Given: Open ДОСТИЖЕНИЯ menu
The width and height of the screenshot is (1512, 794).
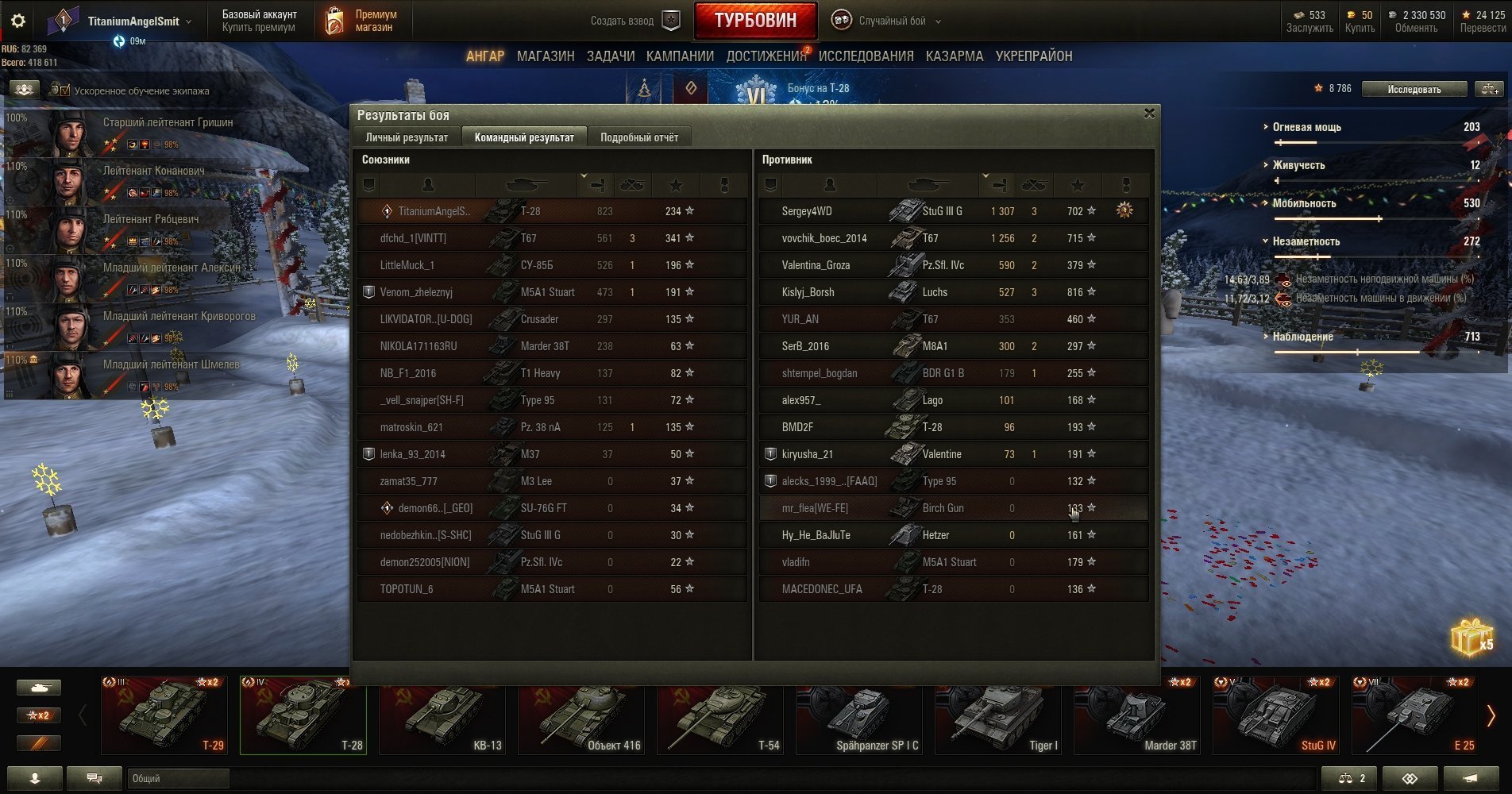Looking at the screenshot, I should [766, 56].
